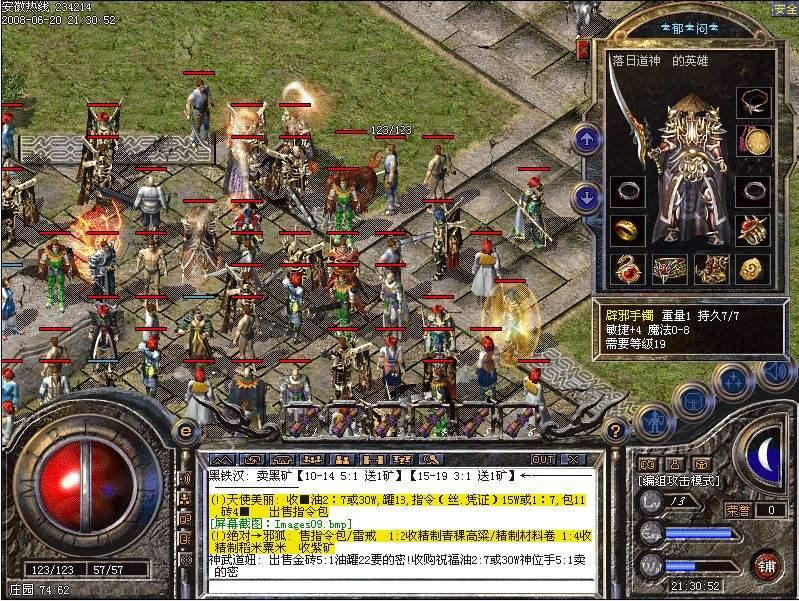Select the gold ring equipment slot
The width and height of the screenshot is (799, 601).
[628, 230]
